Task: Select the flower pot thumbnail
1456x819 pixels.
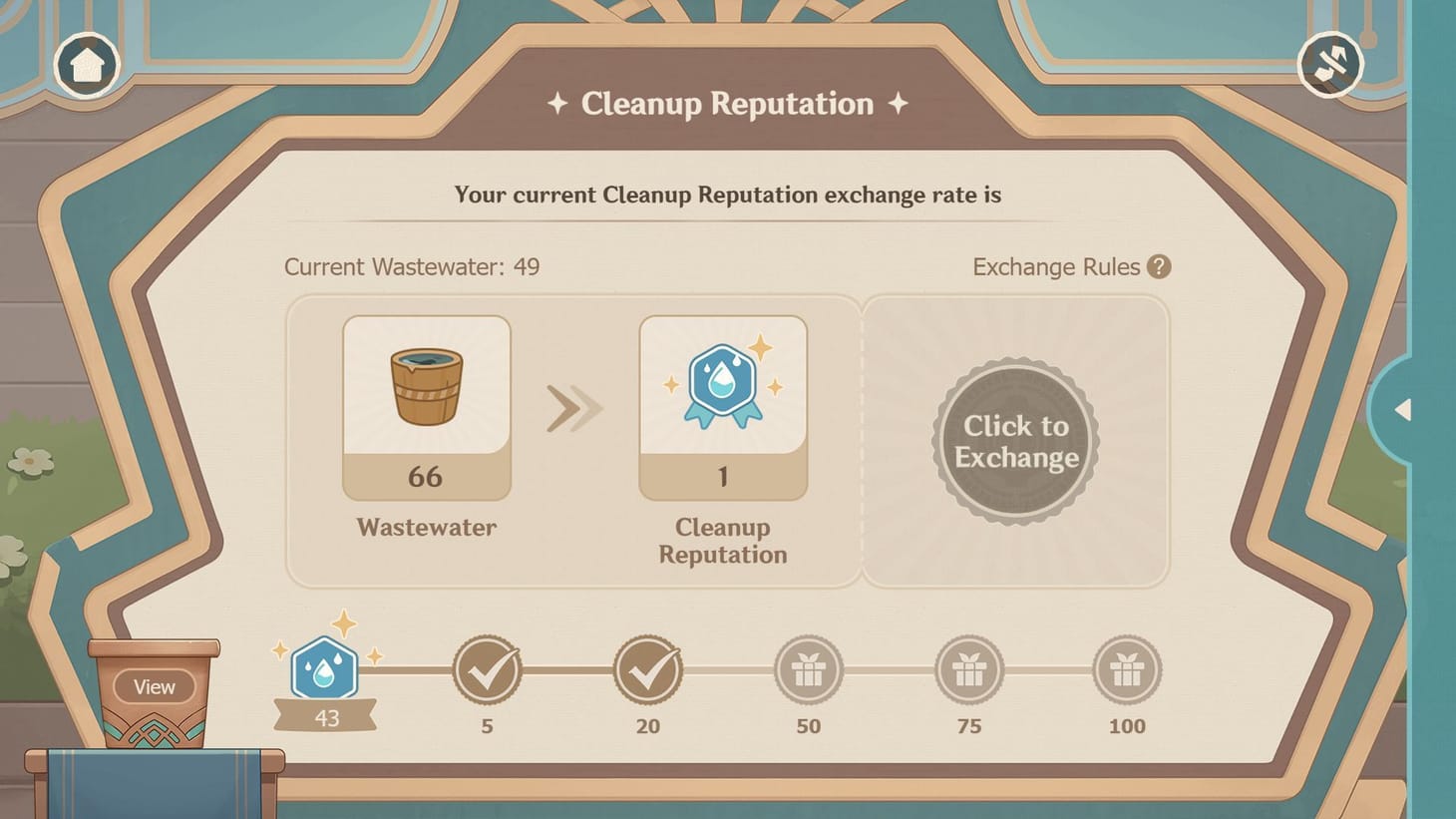Action: [153, 688]
